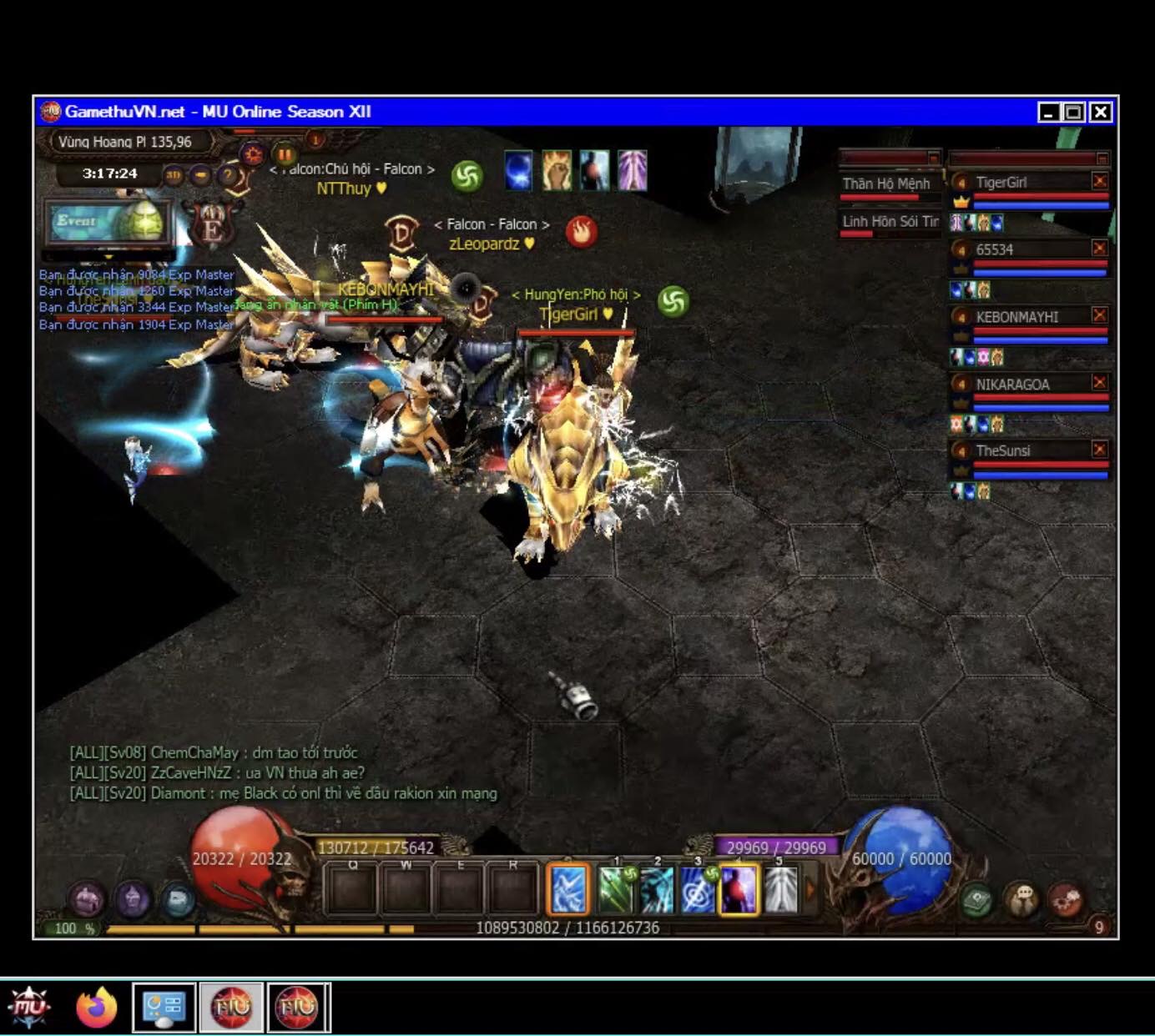Open the green shop button
This screenshot has width=1155, height=1036.
[x=977, y=900]
